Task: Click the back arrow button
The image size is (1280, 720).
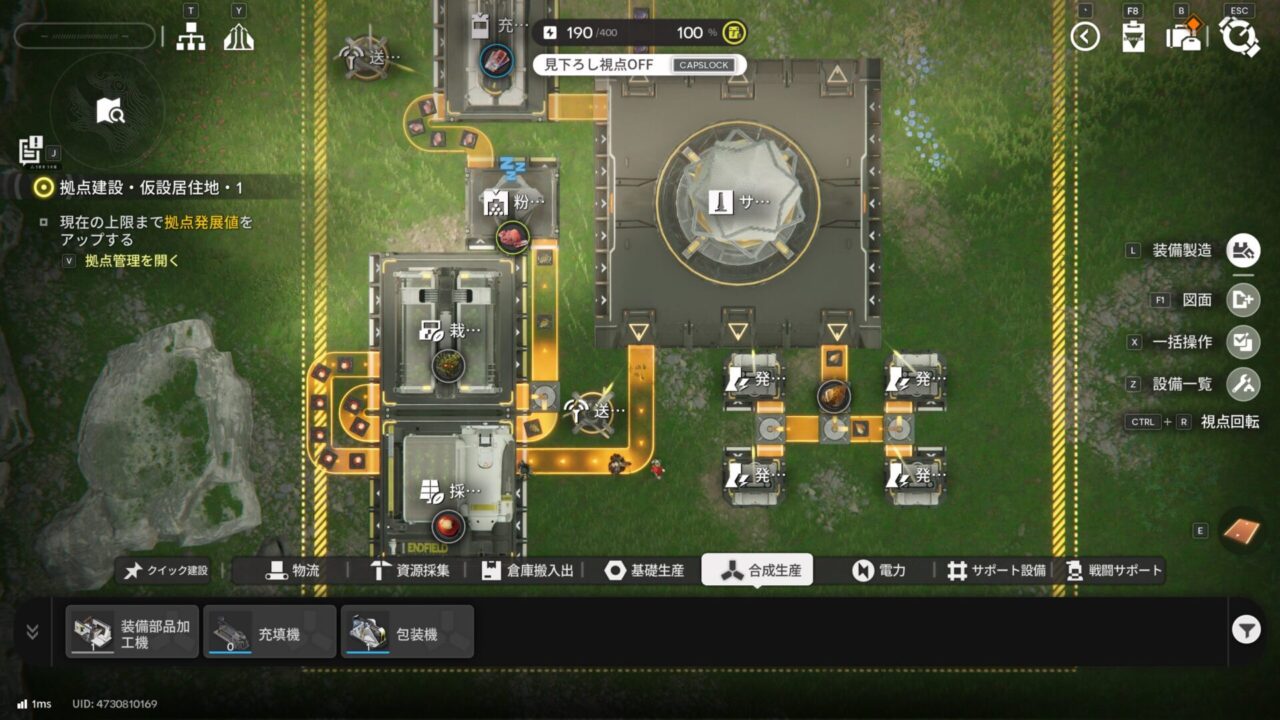Action: tap(1085, 37)
